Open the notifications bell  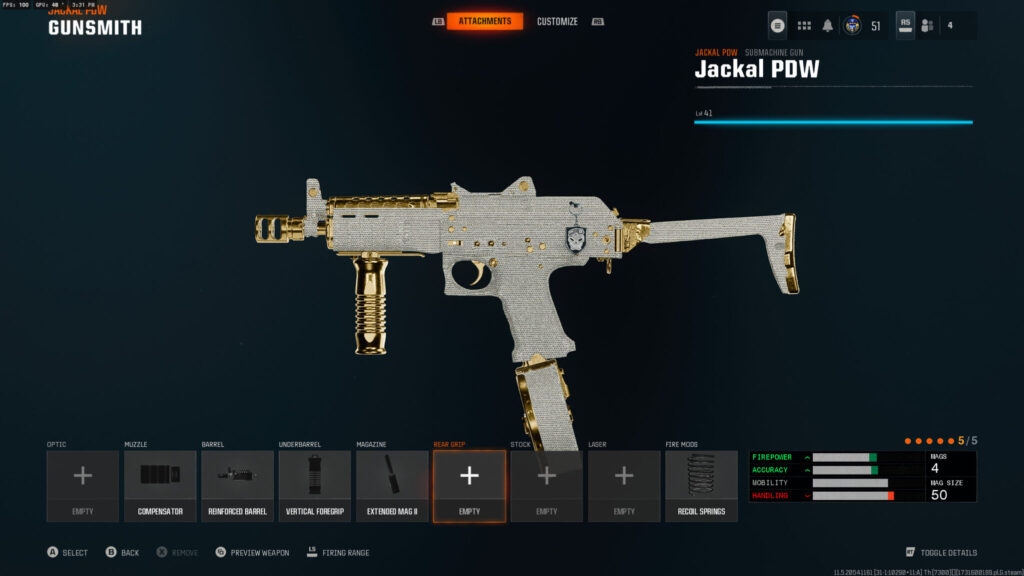[x=828, y=26]
